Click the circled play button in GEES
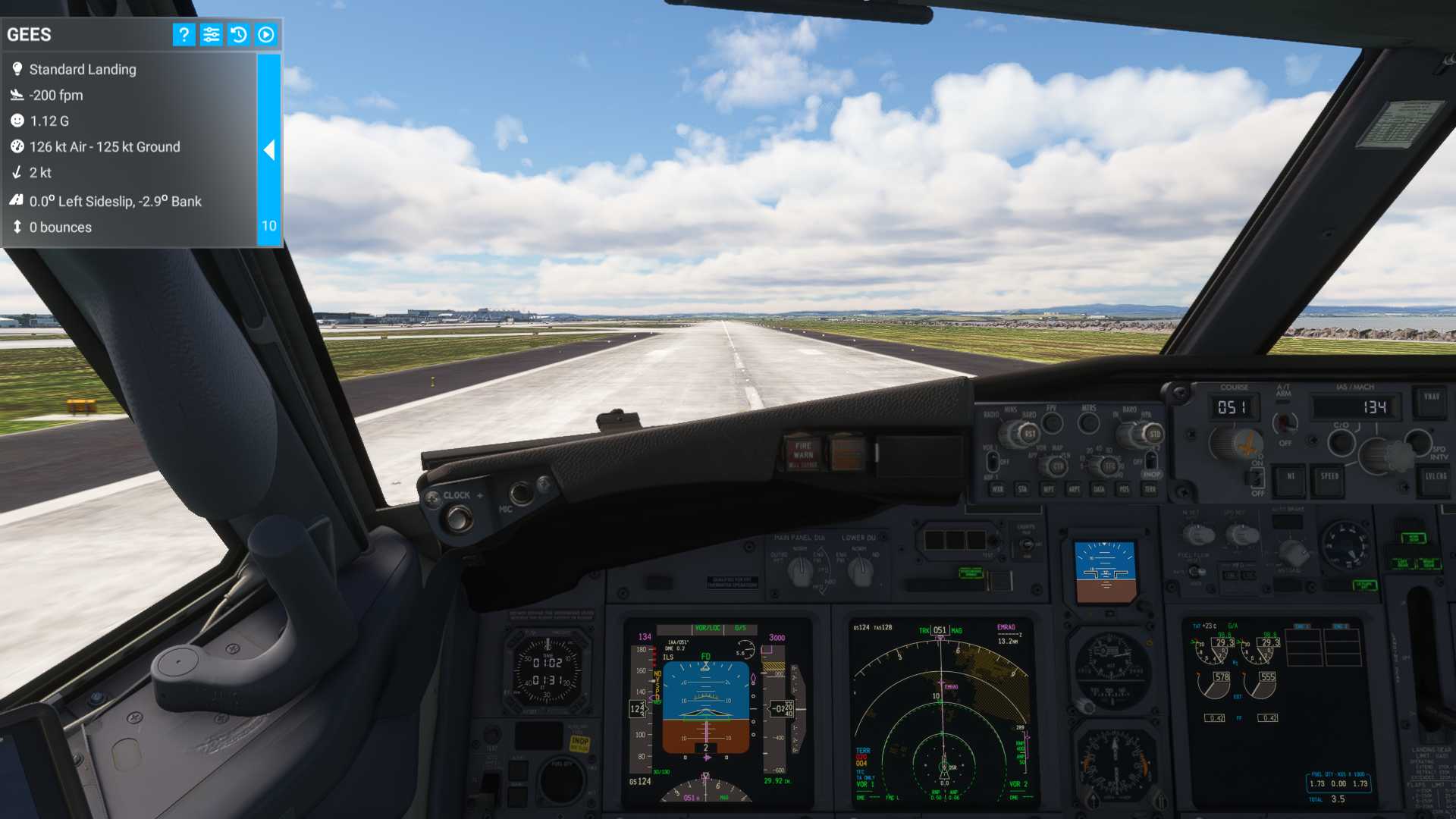This screenshot has width=1456, height=819. tap(265, 34)
